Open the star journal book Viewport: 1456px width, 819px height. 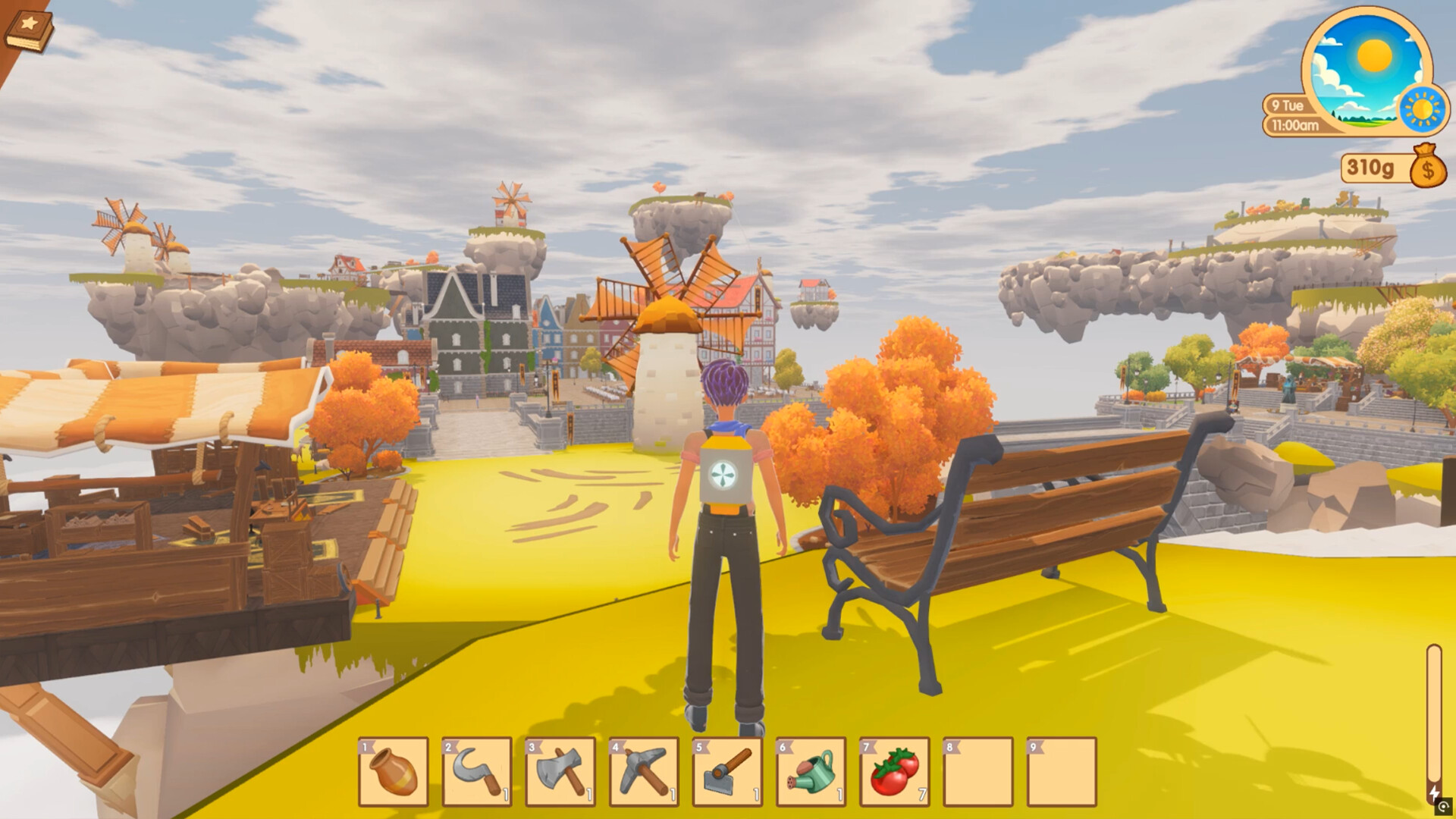[x=29, y=31]
